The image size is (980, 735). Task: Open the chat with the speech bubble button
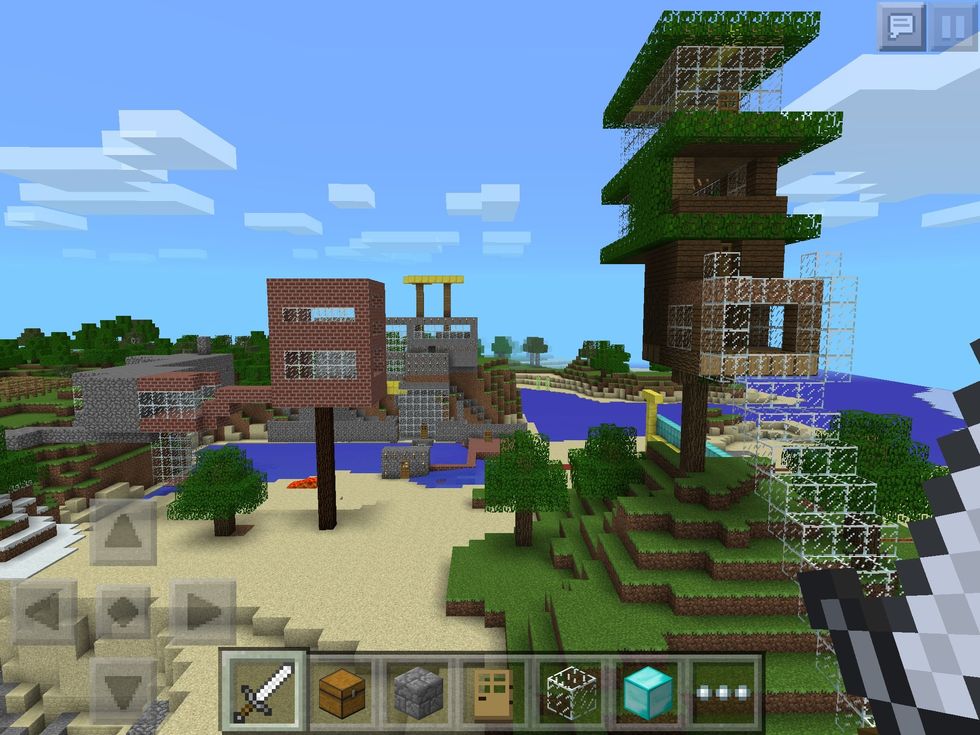pyautogui.click(x=901, y=26)
